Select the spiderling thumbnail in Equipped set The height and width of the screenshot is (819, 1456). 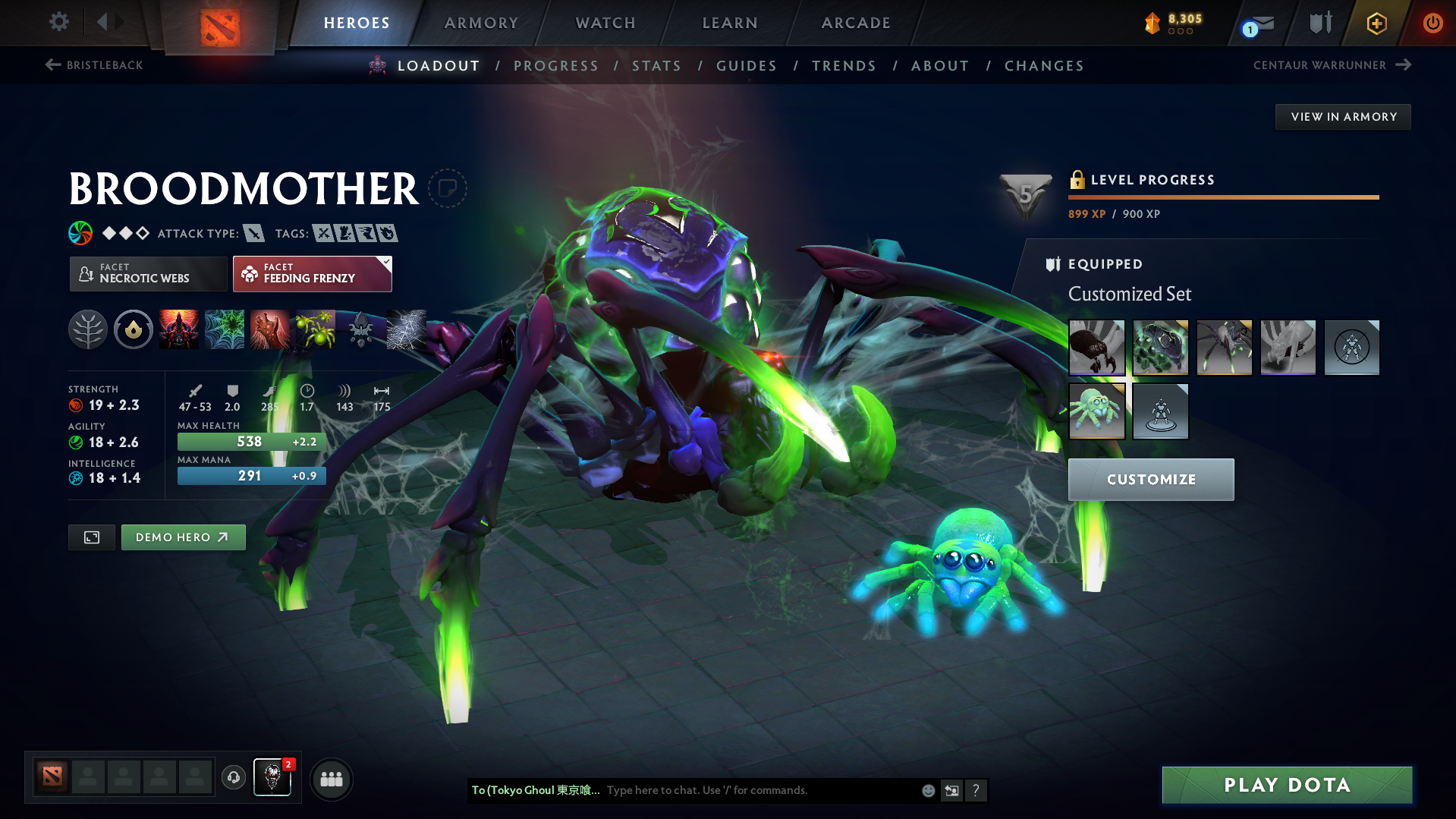click(1096, 411)
